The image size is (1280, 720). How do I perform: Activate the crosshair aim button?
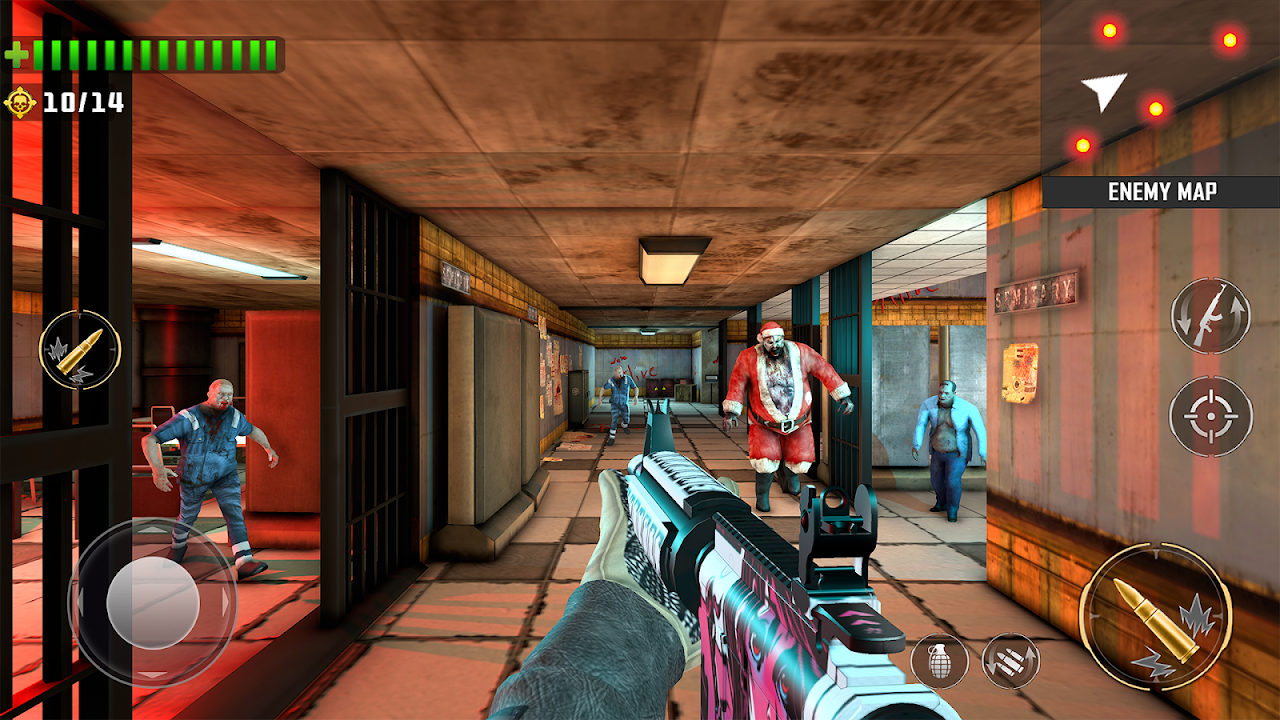[x=1210, y=415]
